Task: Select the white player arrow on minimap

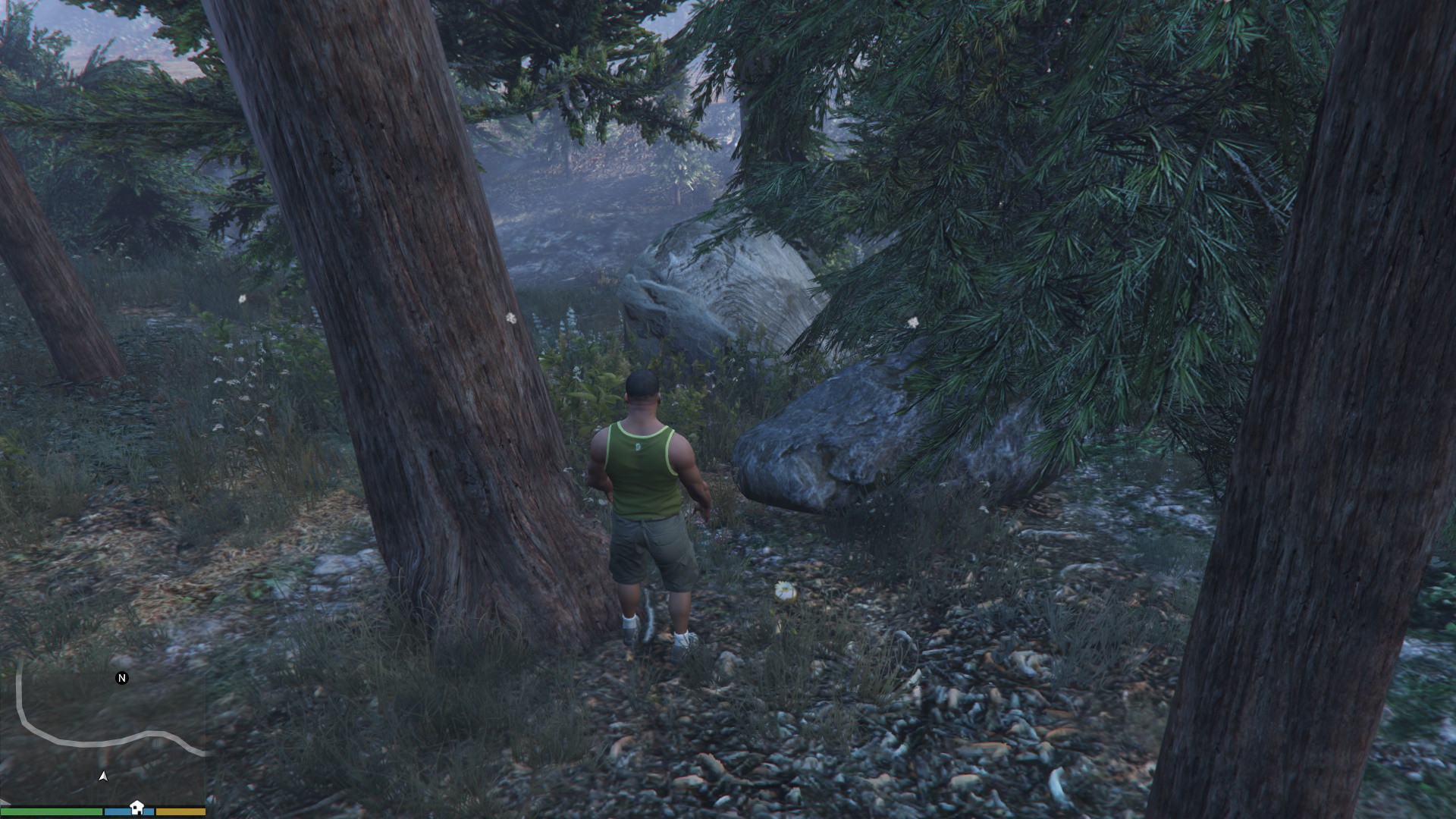Action: [103, 776]
